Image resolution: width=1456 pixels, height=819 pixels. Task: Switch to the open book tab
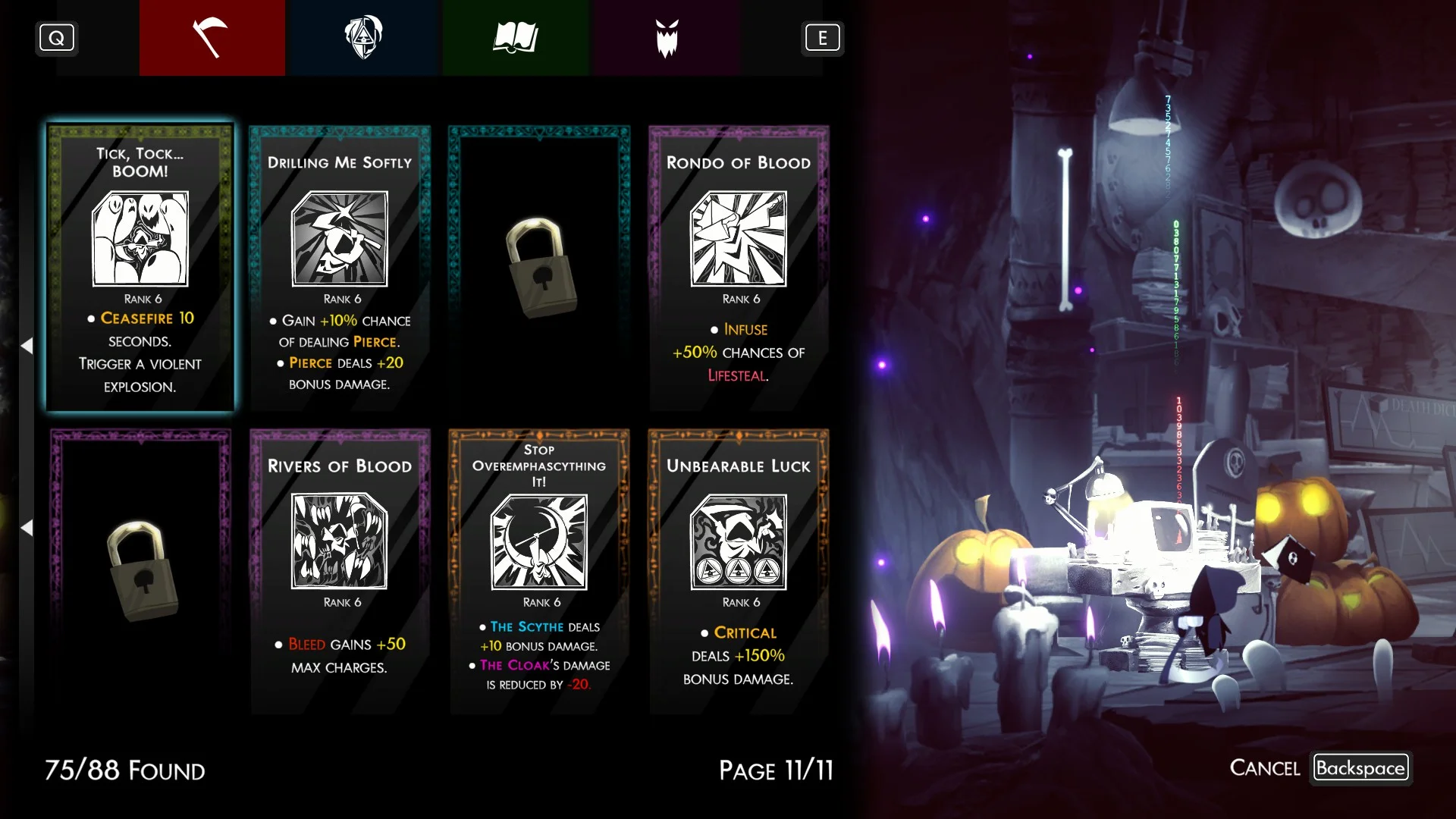[515, 38]
